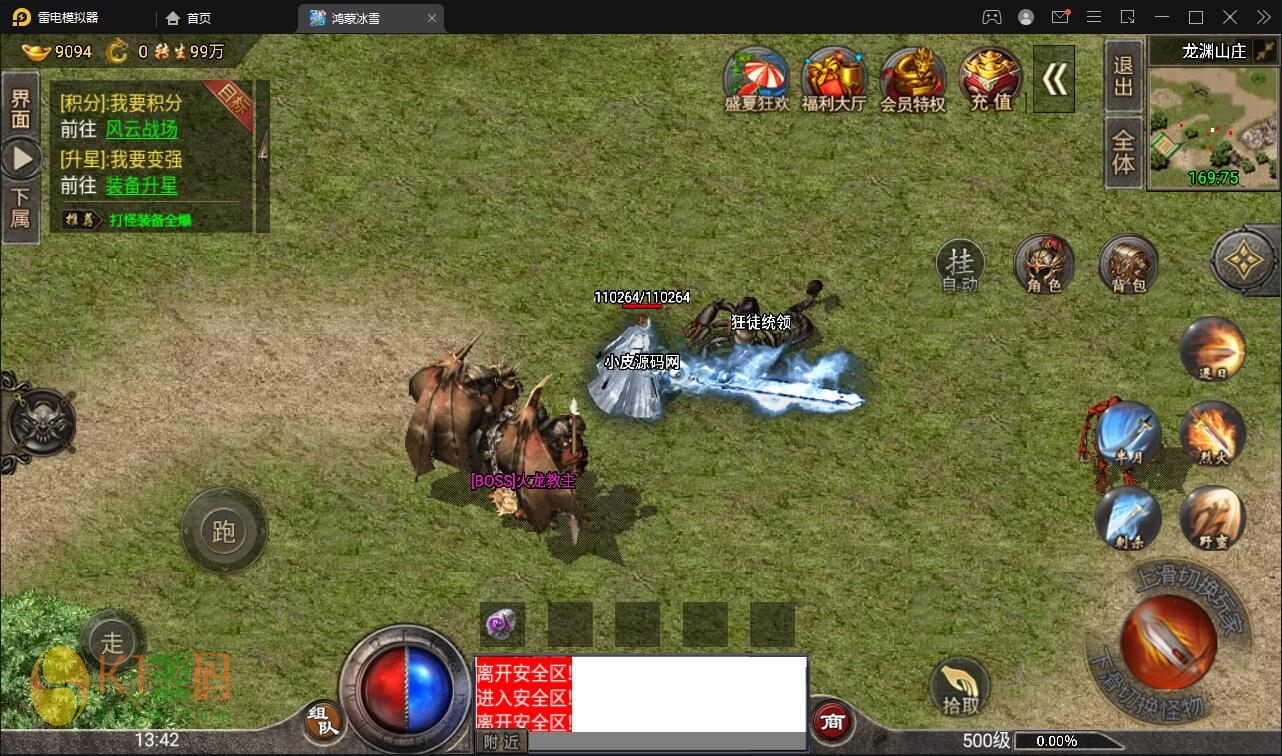Open the 充值 recharge shop

coord(990,78)
